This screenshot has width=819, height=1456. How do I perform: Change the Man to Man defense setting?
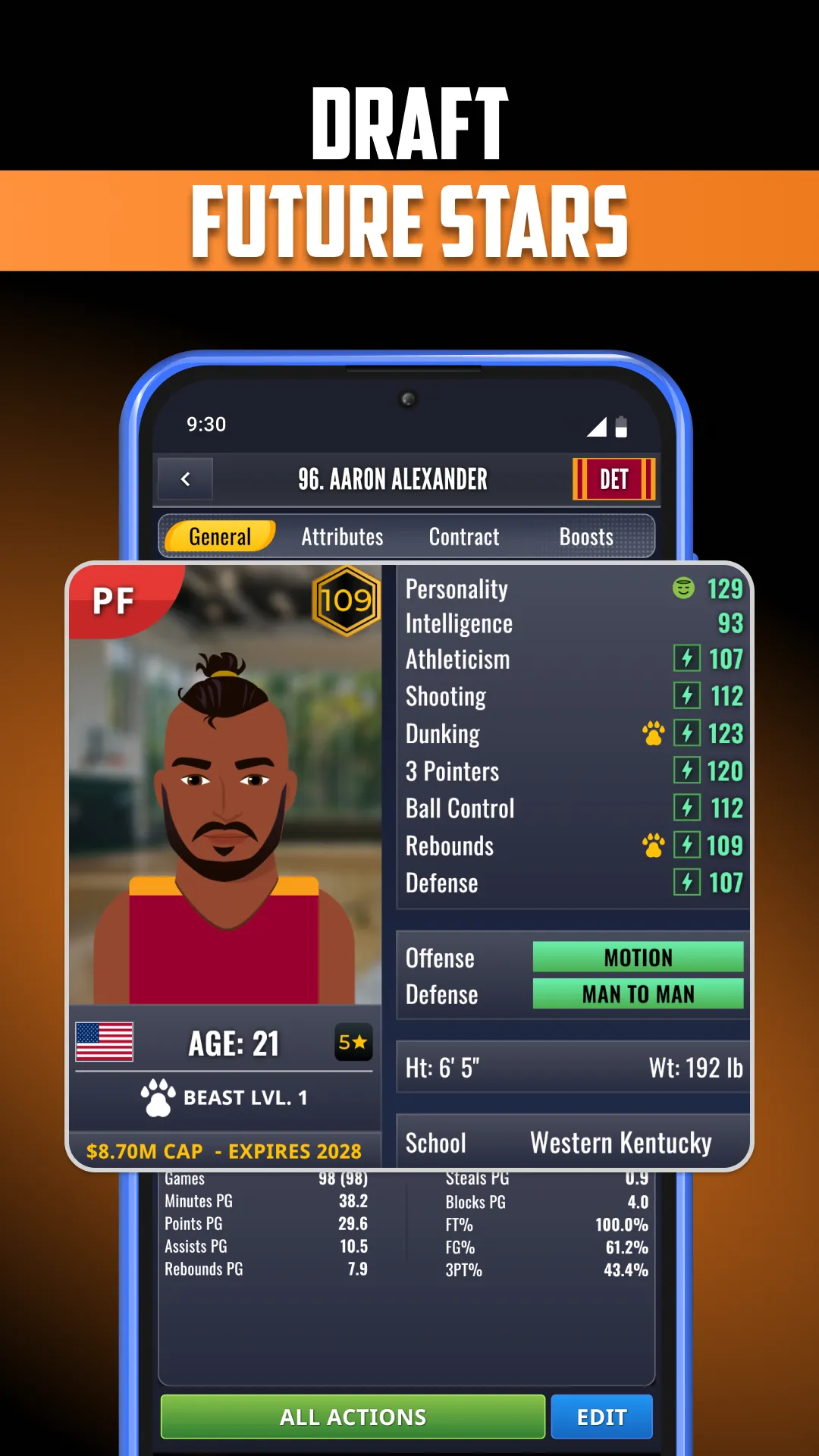pyautogui.click(x=638, y=994)
